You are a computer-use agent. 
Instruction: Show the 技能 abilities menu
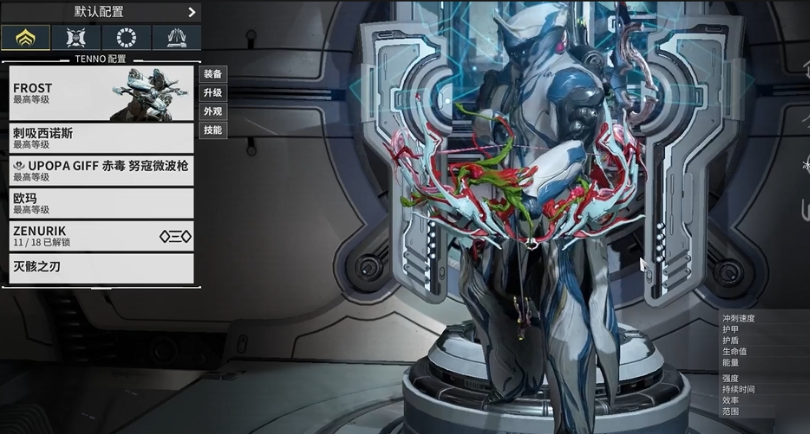point(213,131)
